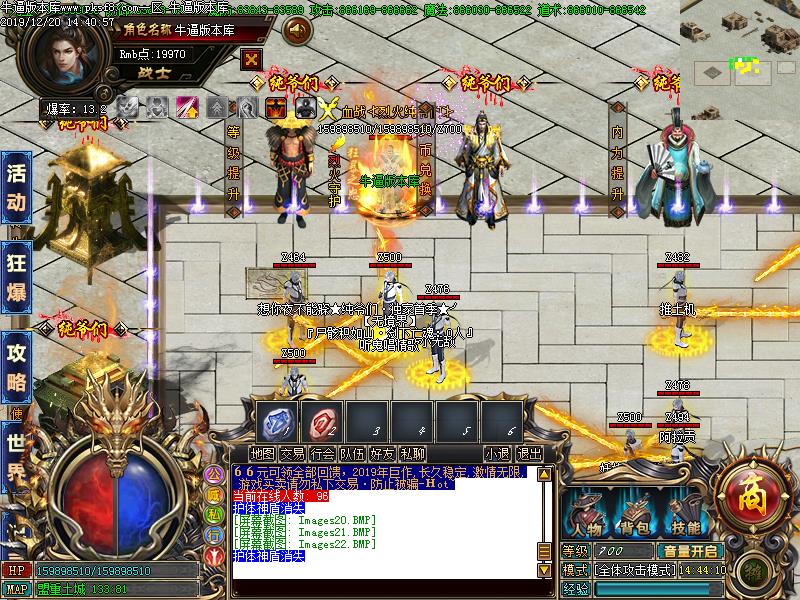Open the 技能 skills panel

click(686, 516)
